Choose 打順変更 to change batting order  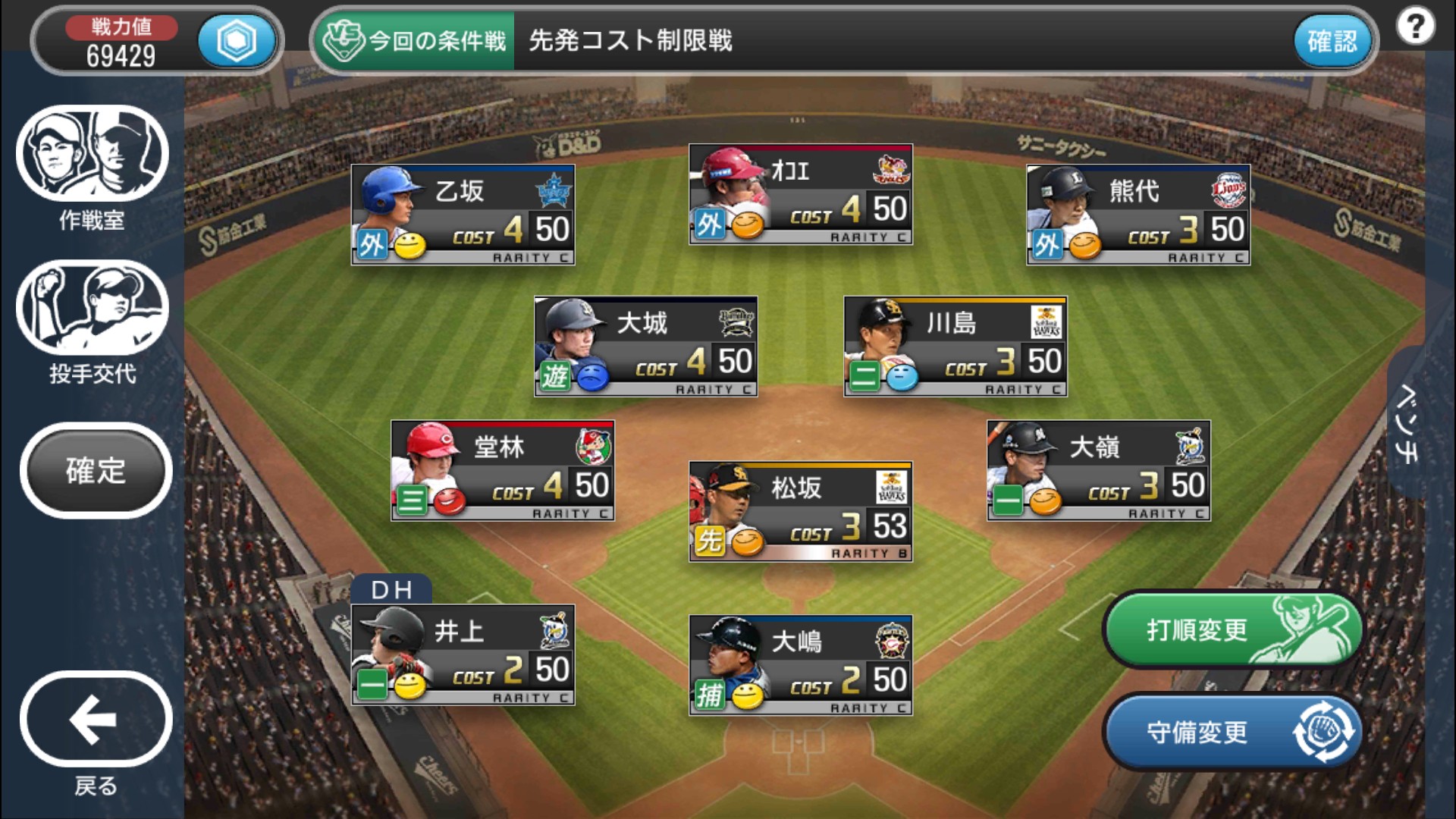(1233, 629)
